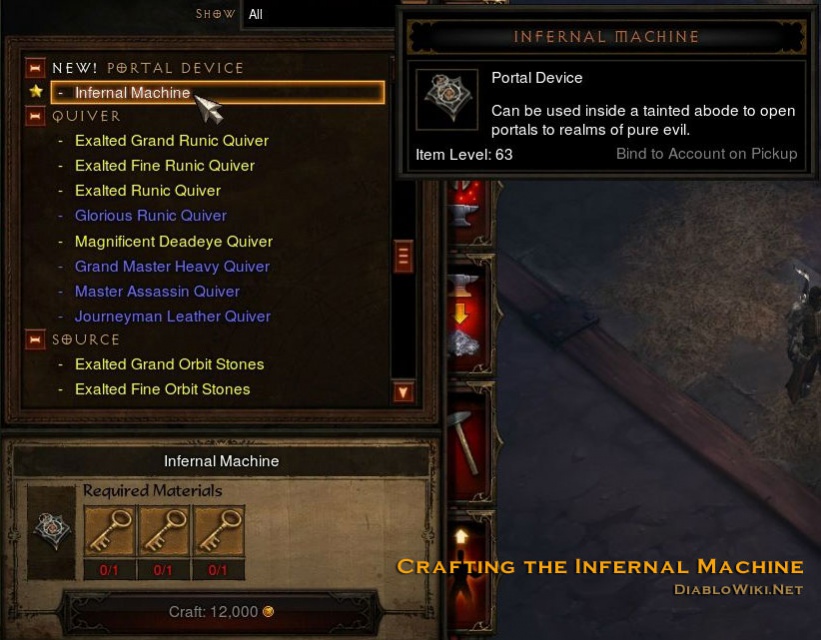
Task: Click the recipe list scroll-down arrow
Action: (x=403, y=392)
